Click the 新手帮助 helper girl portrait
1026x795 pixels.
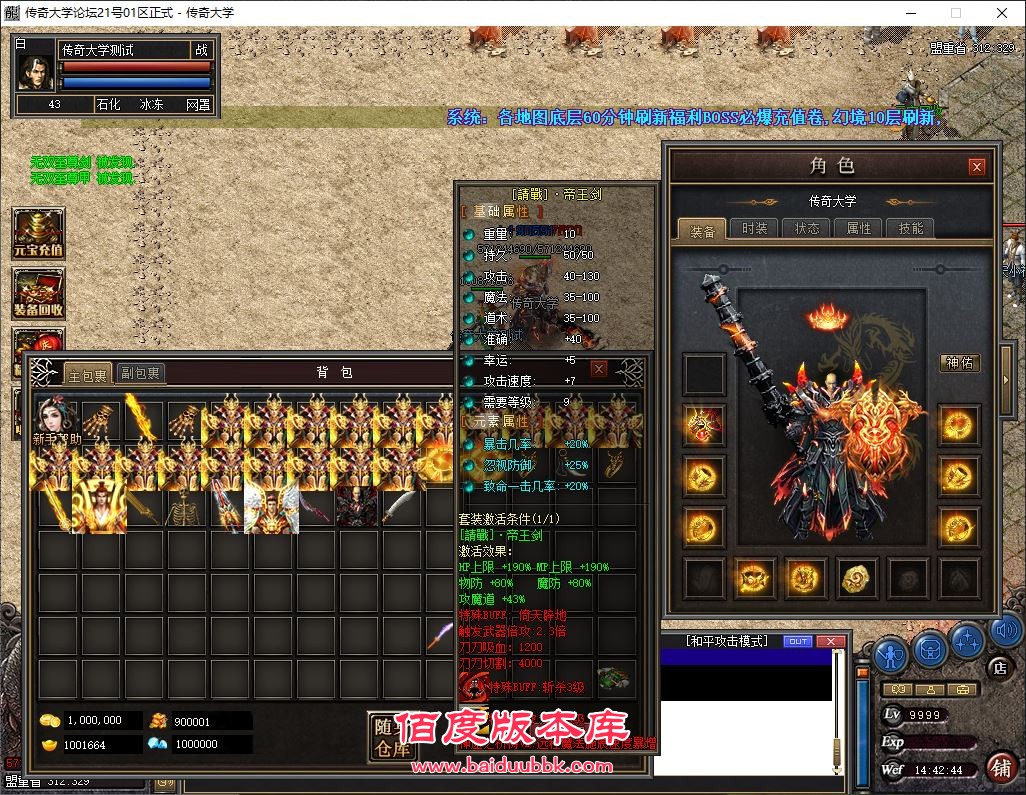(56, 422)
